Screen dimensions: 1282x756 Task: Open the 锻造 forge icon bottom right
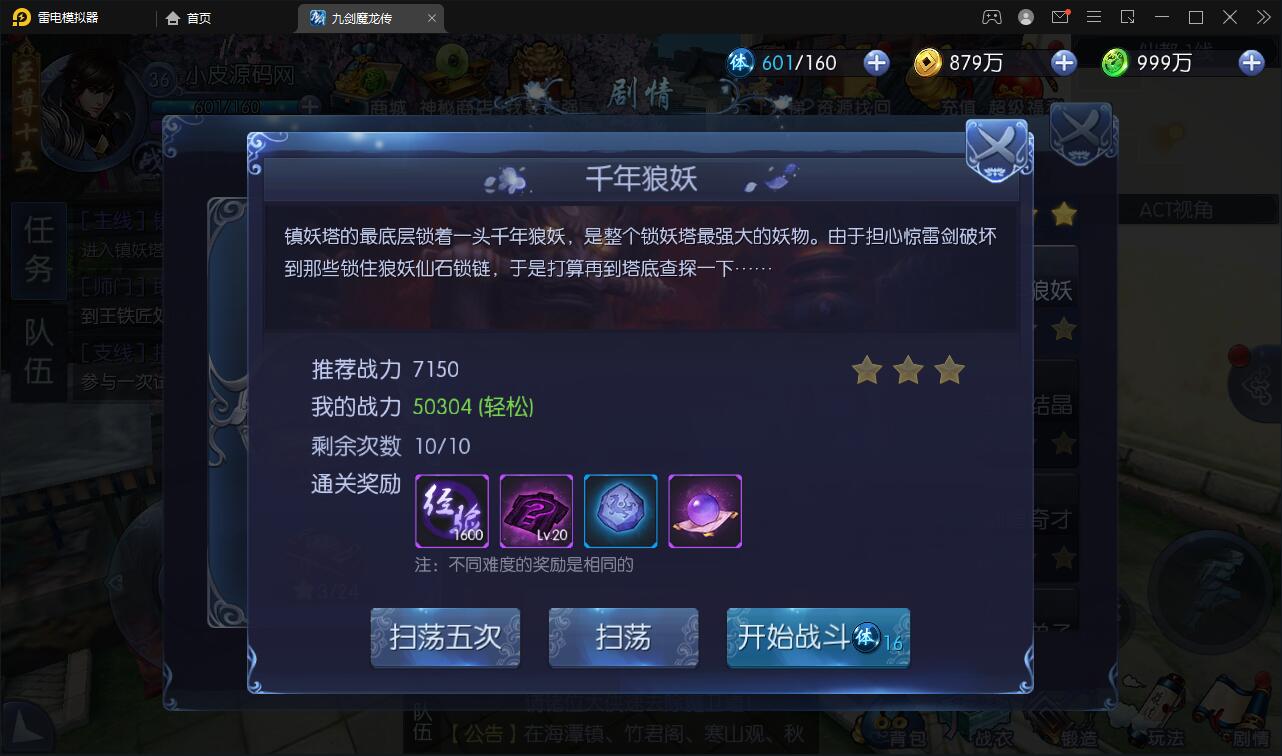pos(1078,732)
